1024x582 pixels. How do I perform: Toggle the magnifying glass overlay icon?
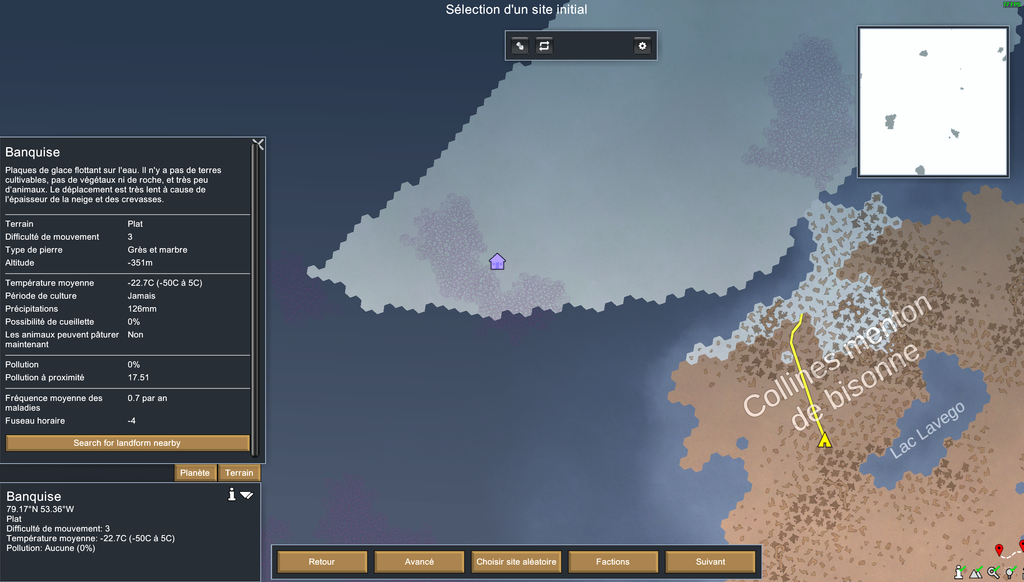tap(993, 572)
